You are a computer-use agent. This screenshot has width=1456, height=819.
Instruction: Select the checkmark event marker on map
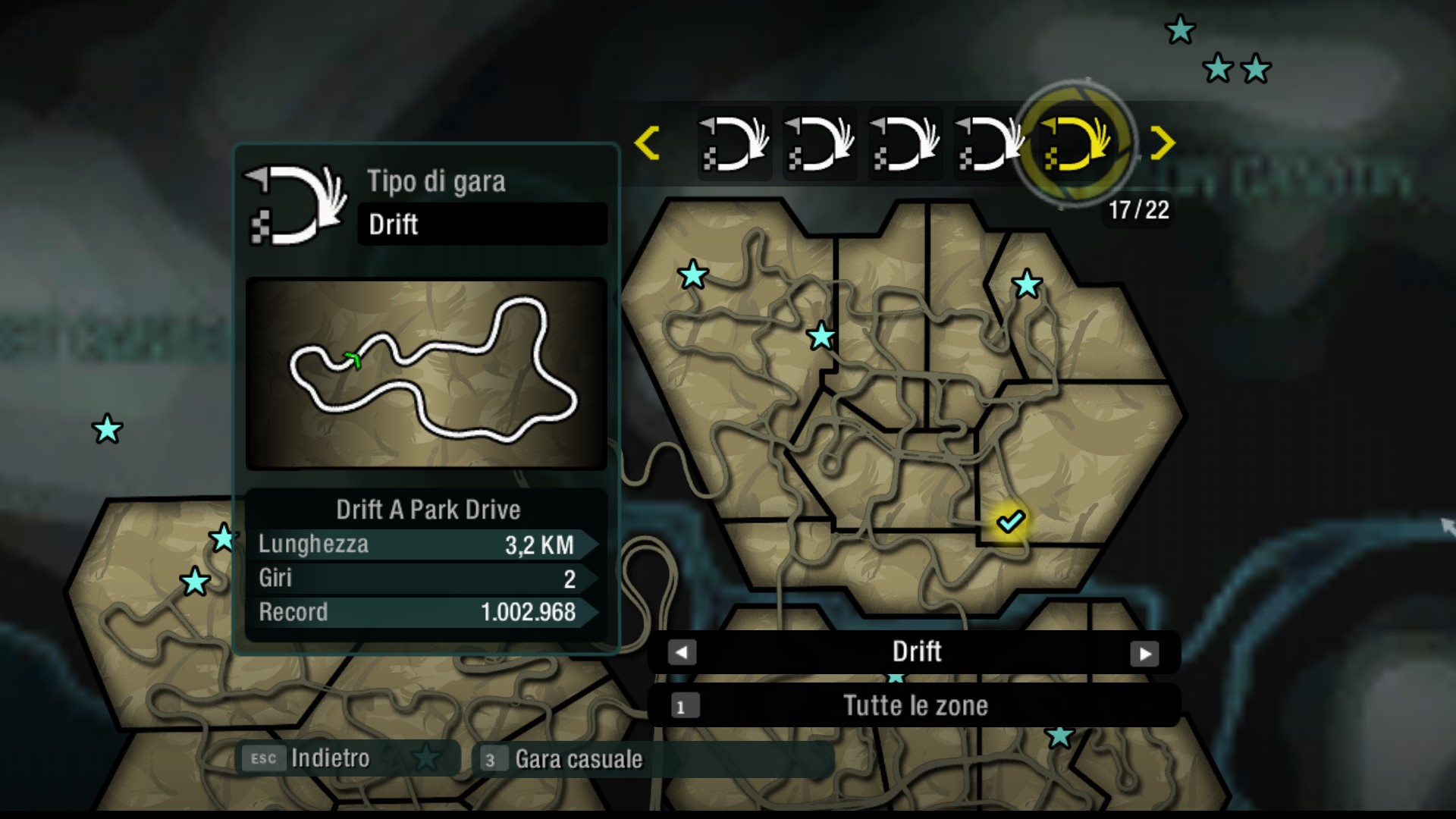tap(1010, 521)
